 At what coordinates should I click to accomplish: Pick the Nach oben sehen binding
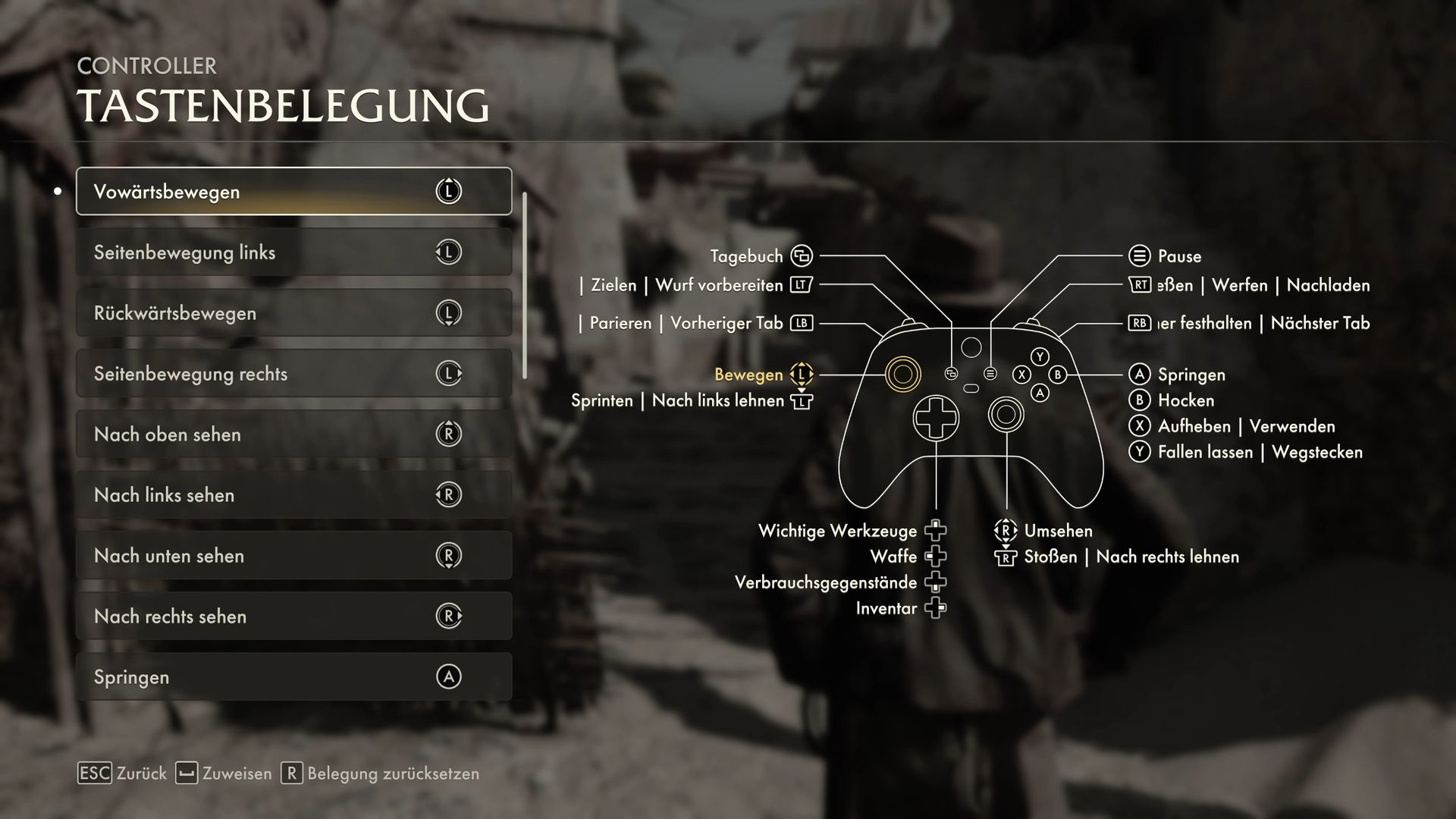click(x=293, y=434)
